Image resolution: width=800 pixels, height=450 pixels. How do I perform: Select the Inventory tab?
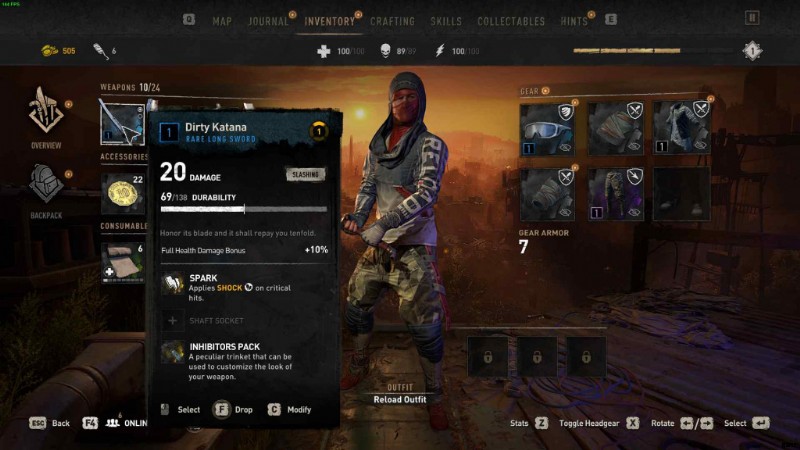coord(329,21)
